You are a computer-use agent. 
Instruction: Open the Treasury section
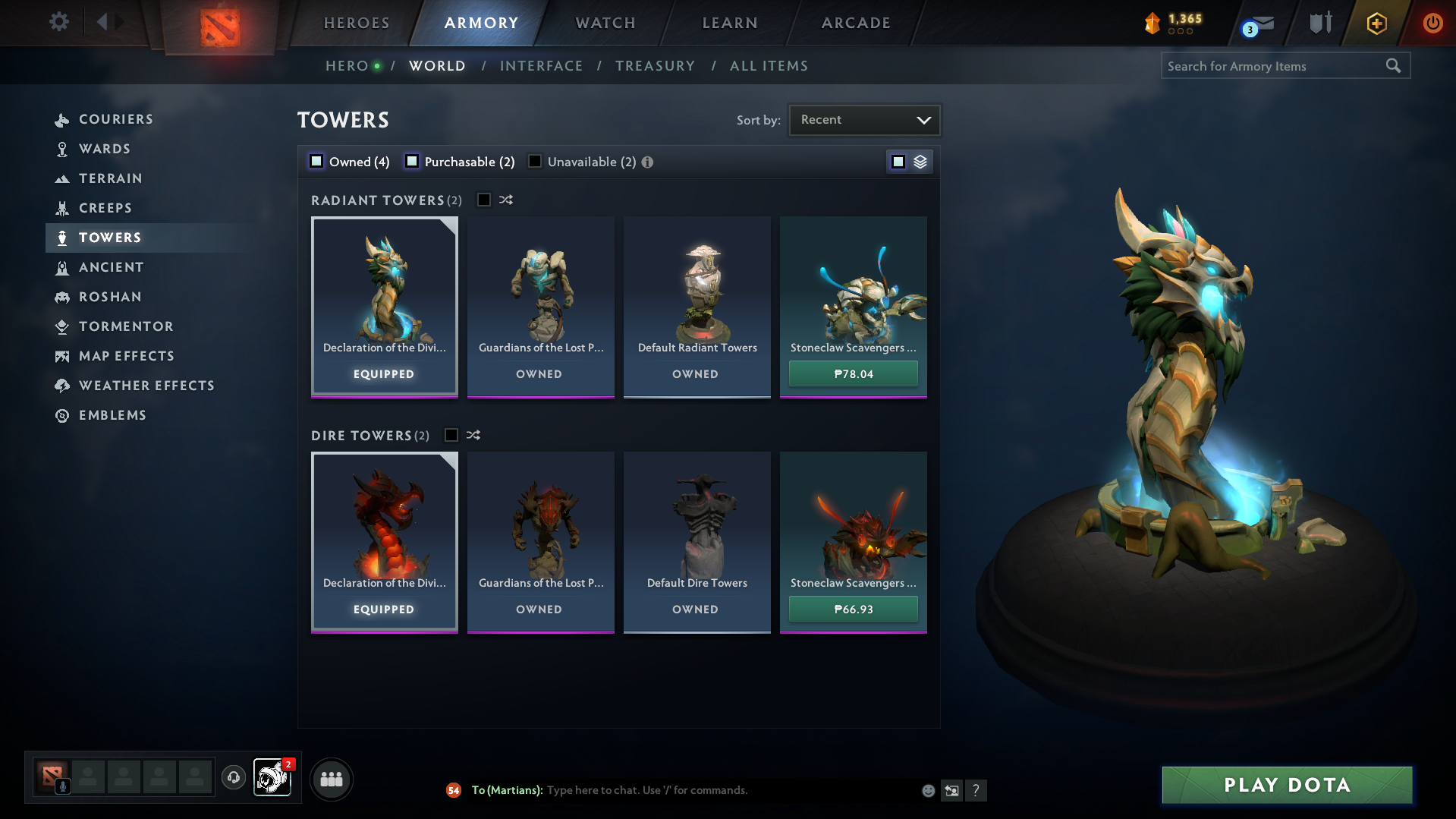tap(655, 65)
